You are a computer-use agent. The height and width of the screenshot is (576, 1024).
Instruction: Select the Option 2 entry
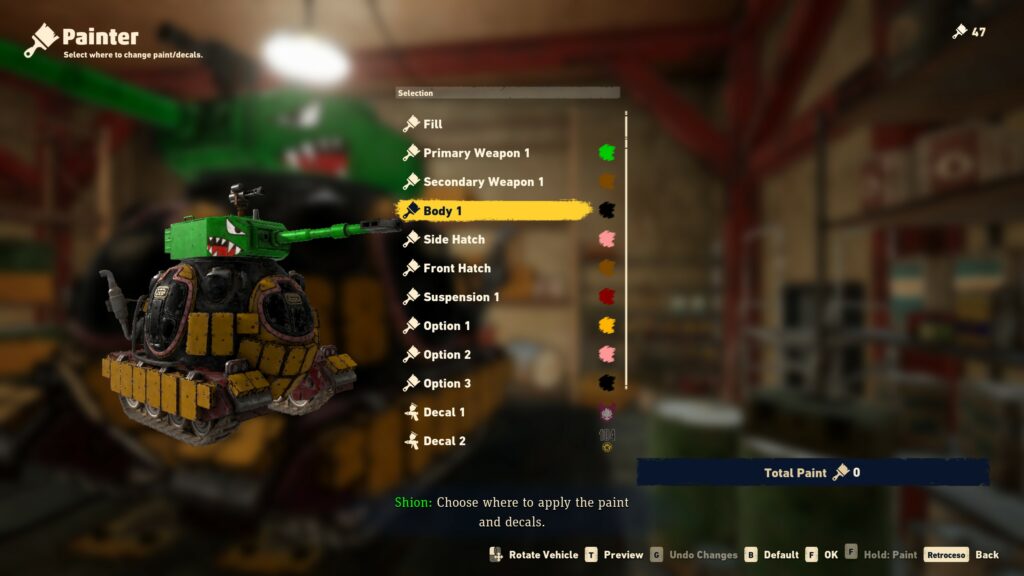[446, 355]
